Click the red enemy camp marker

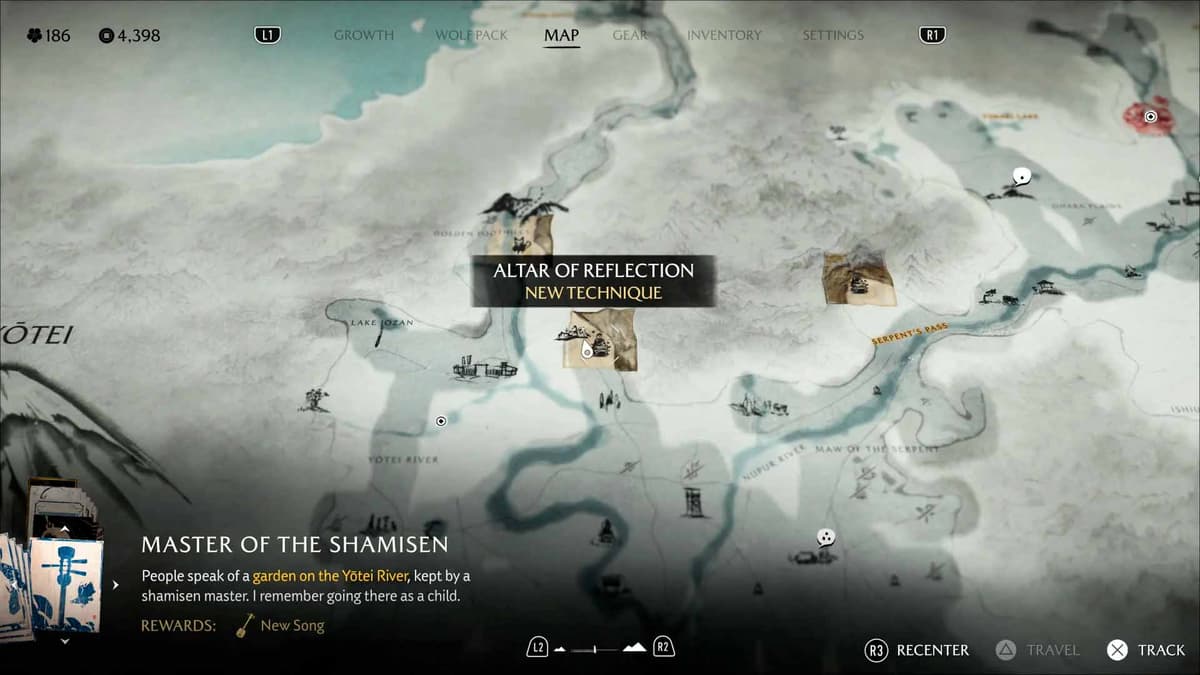click(1150, 117)
